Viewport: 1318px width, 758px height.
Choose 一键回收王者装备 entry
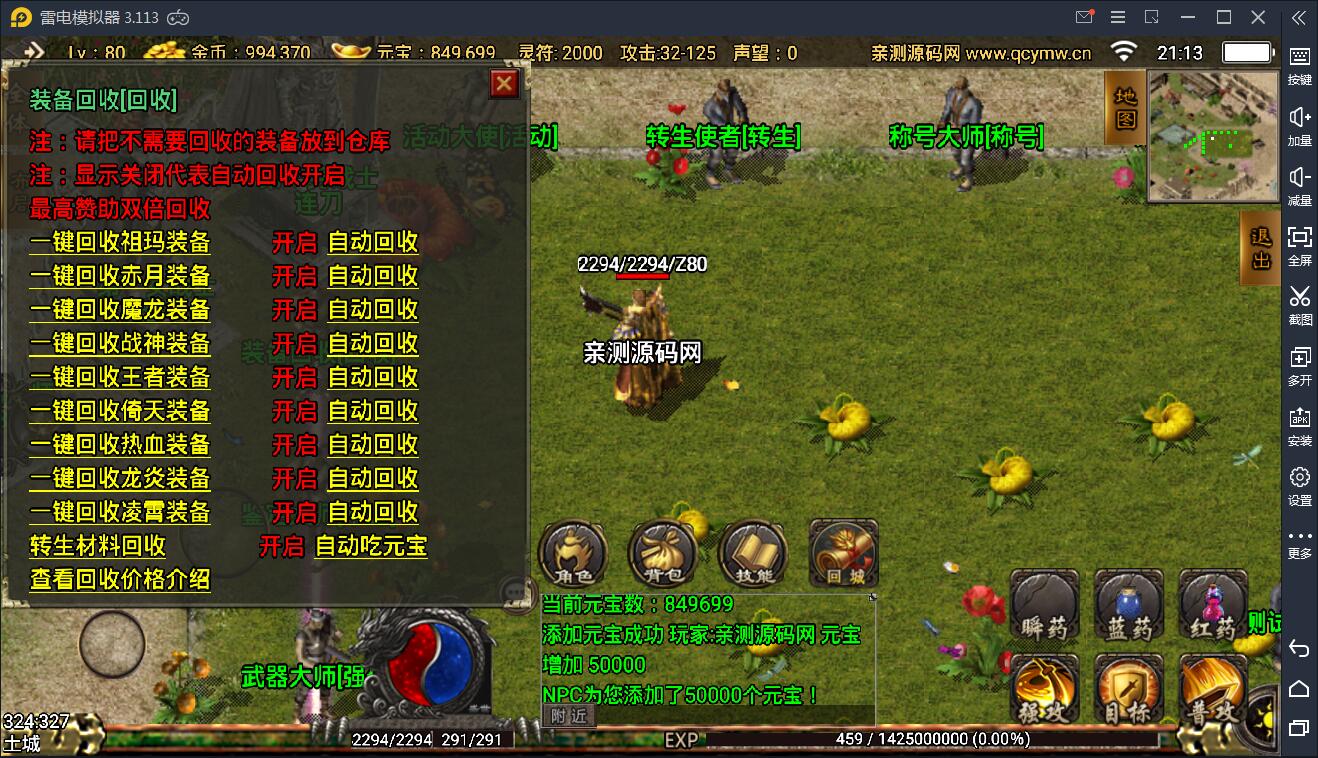pyautogui.click(x=120, y=377)
